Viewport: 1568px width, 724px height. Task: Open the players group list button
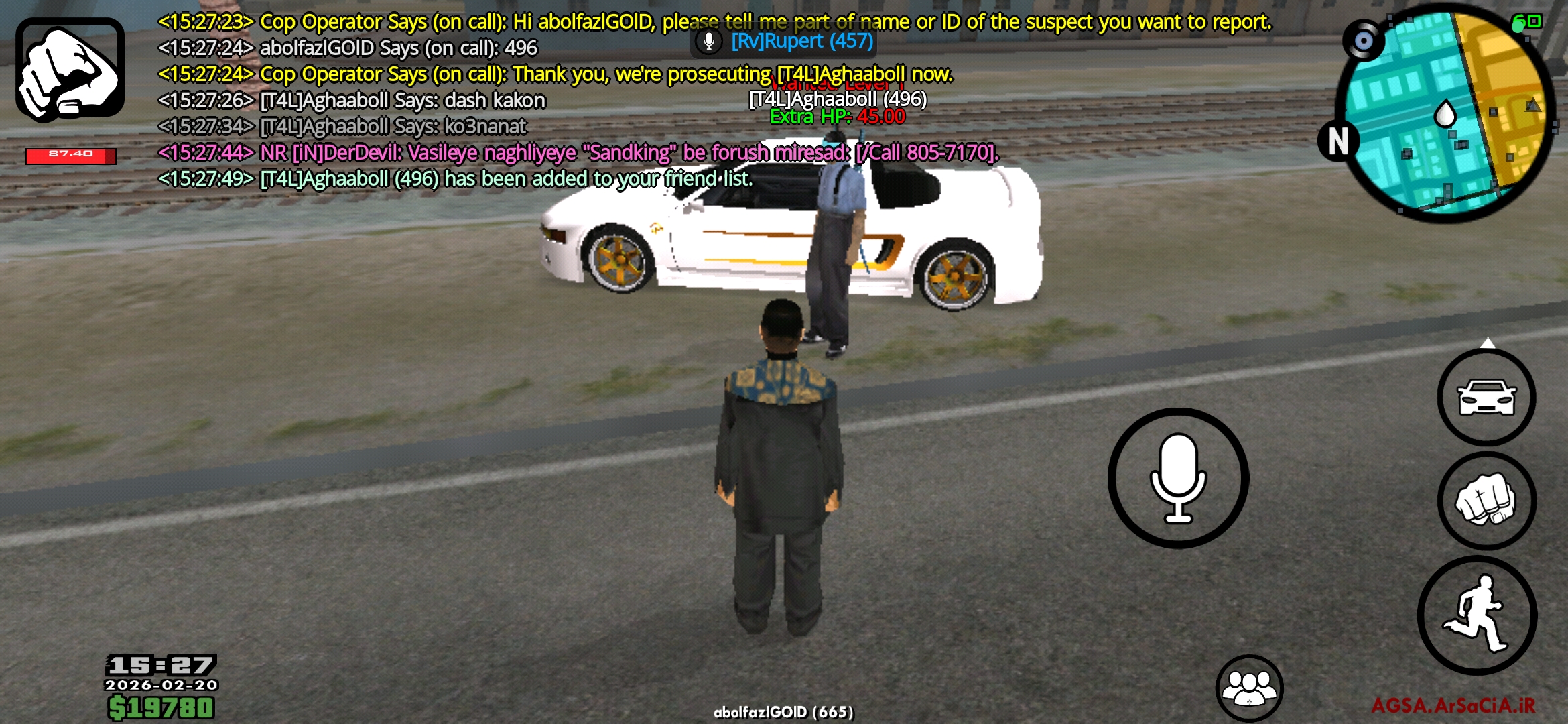tap(1249, 688)
